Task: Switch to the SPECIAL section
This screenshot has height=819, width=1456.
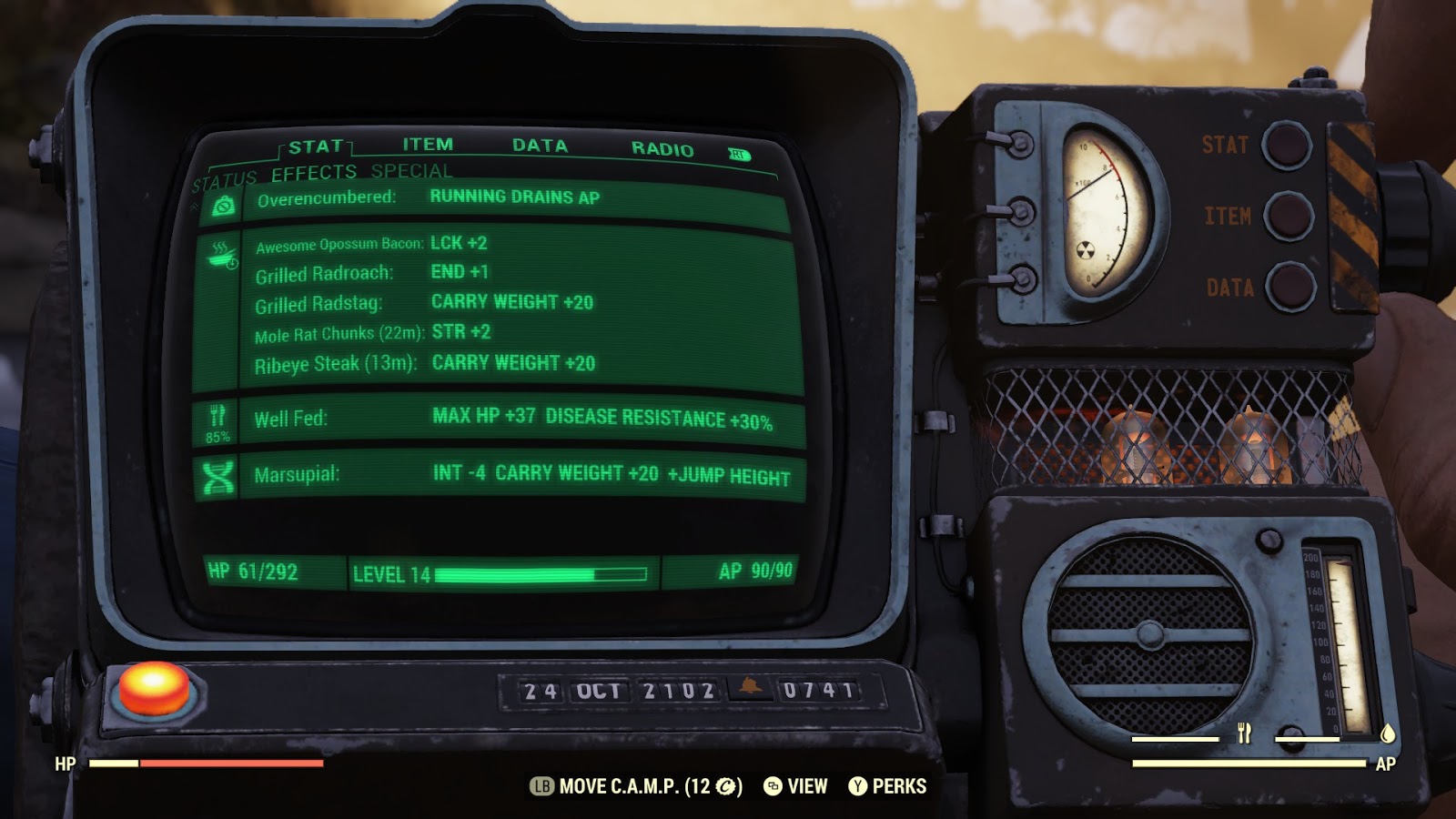Action: (x=410, y=169)
